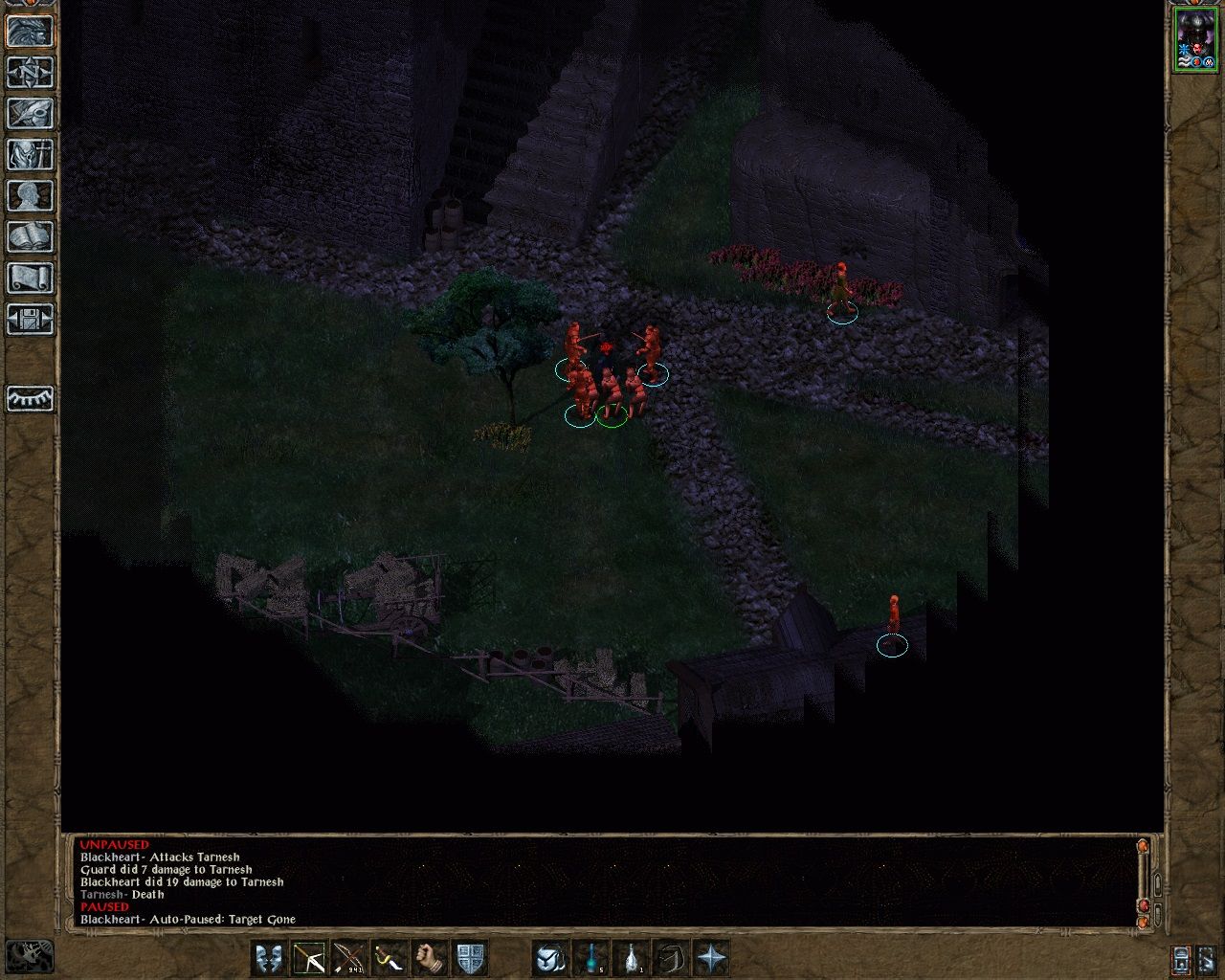Switch to the bow with 941 arrows

(x=348, y=956)
